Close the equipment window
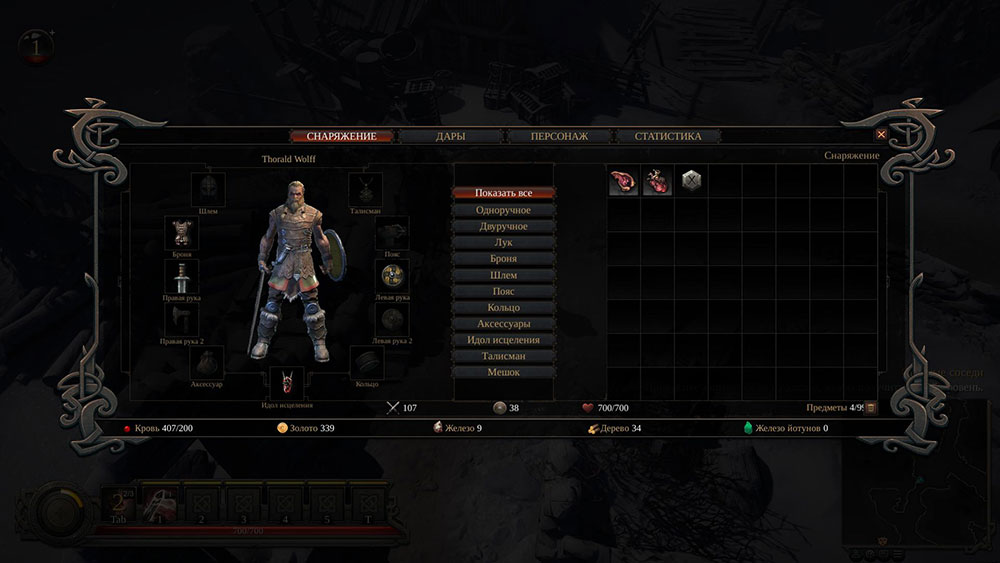 (x=881, y=134)
